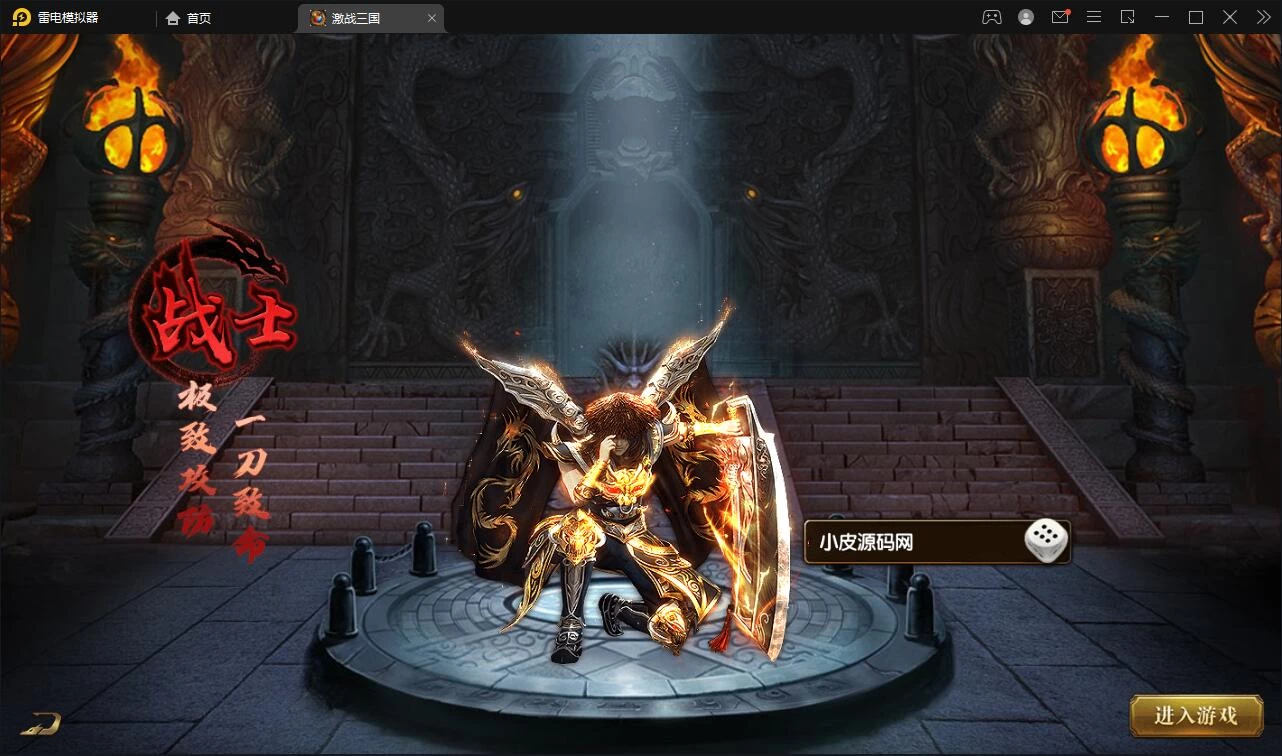Click the golden back arrow icon

tap(41, 722)
